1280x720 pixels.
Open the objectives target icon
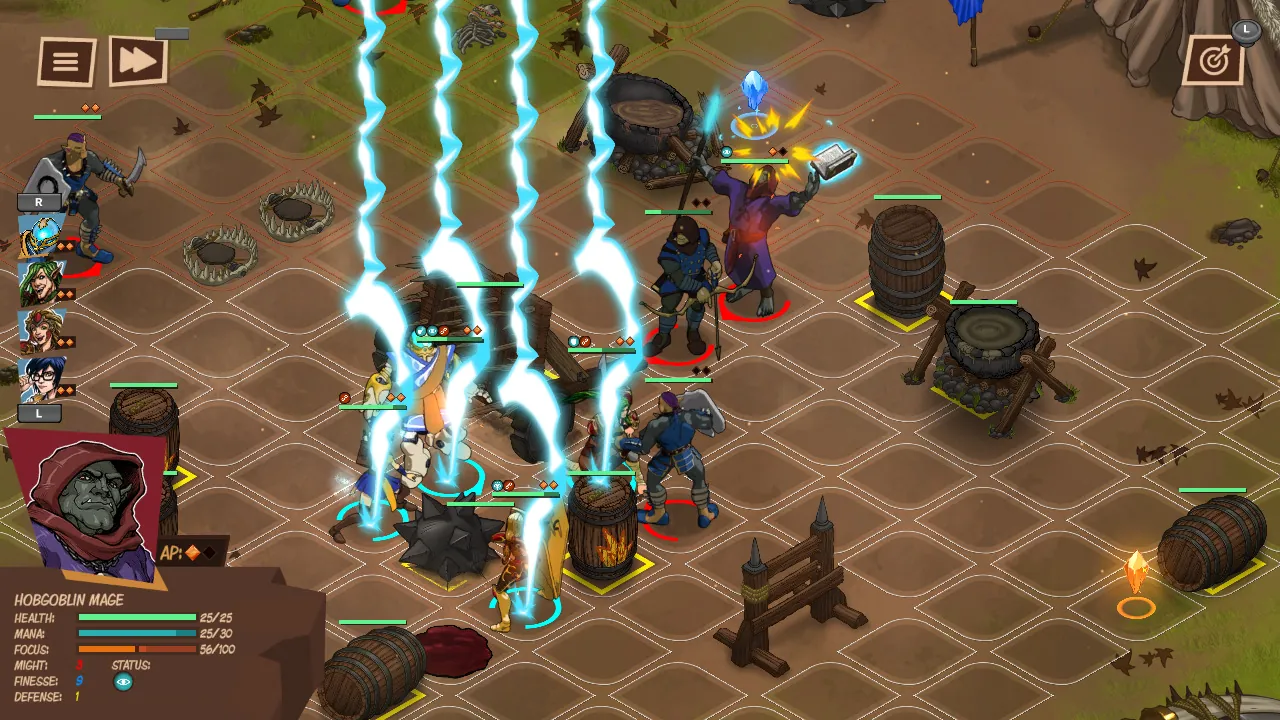pos(1213,58)
